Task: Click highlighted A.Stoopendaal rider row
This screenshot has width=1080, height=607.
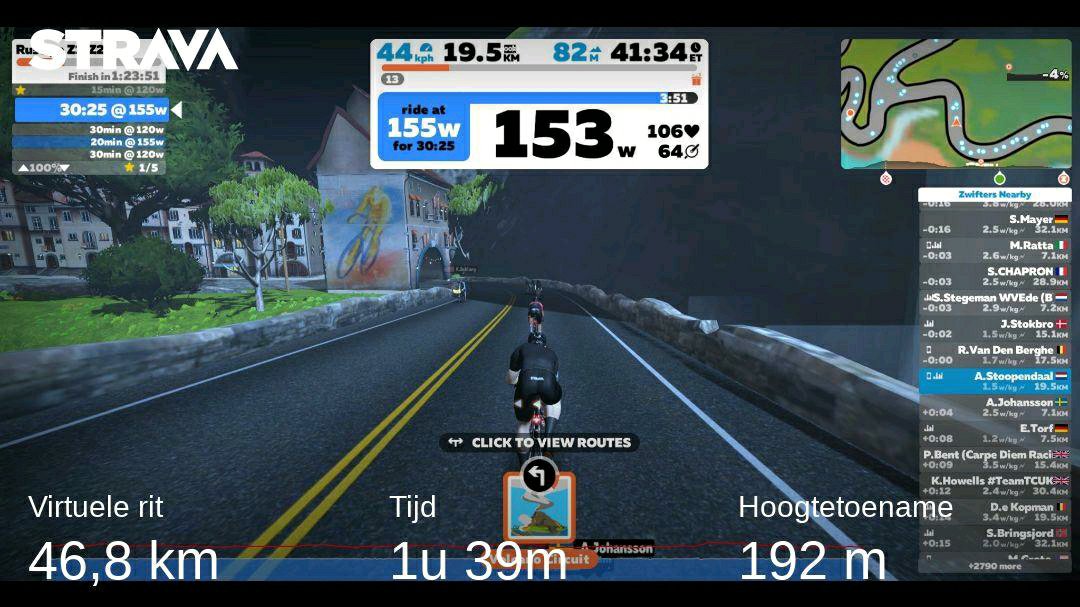Action: (x=994, y=381)
